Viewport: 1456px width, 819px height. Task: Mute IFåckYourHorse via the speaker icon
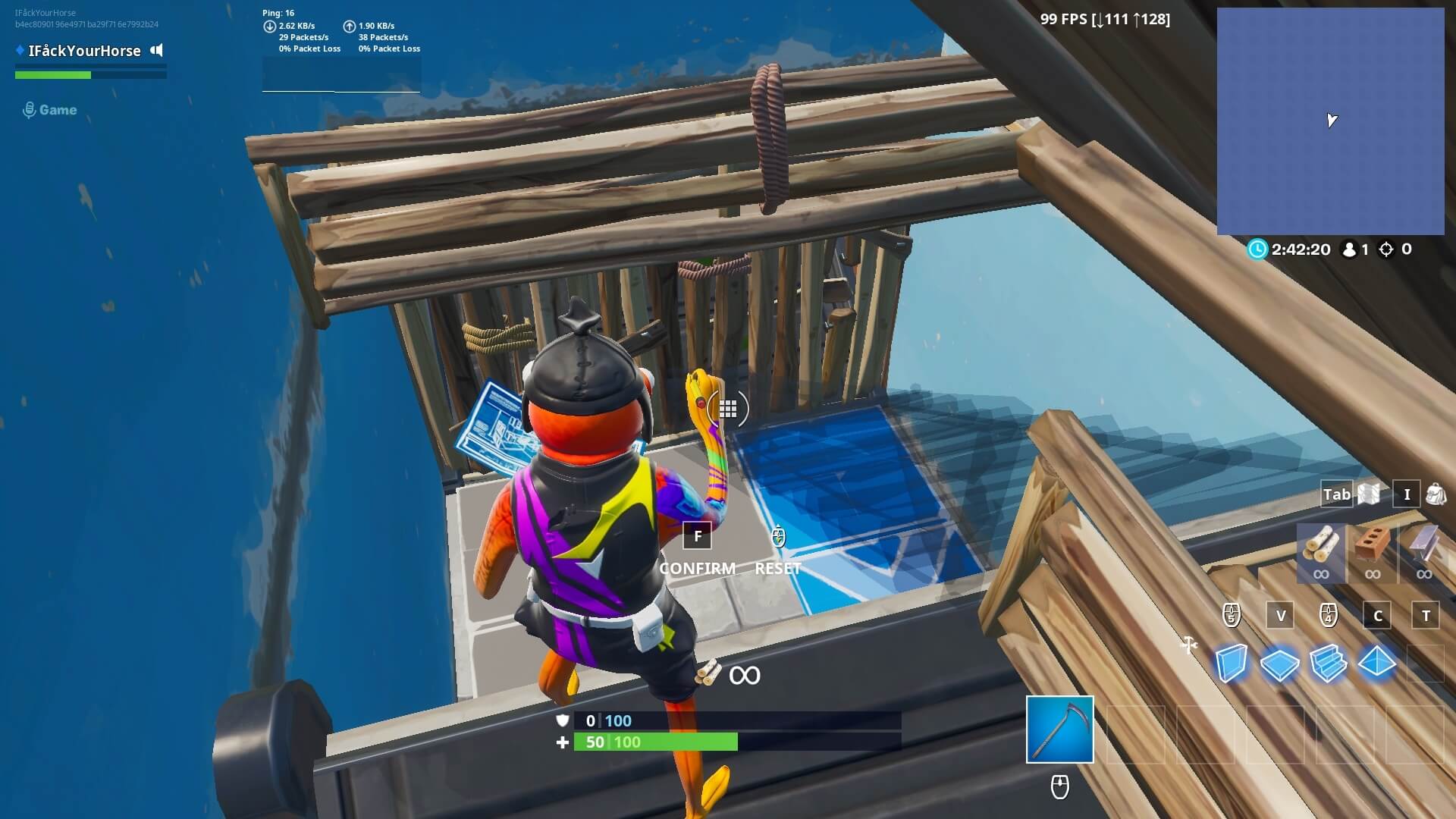click(x=157, y=51)
